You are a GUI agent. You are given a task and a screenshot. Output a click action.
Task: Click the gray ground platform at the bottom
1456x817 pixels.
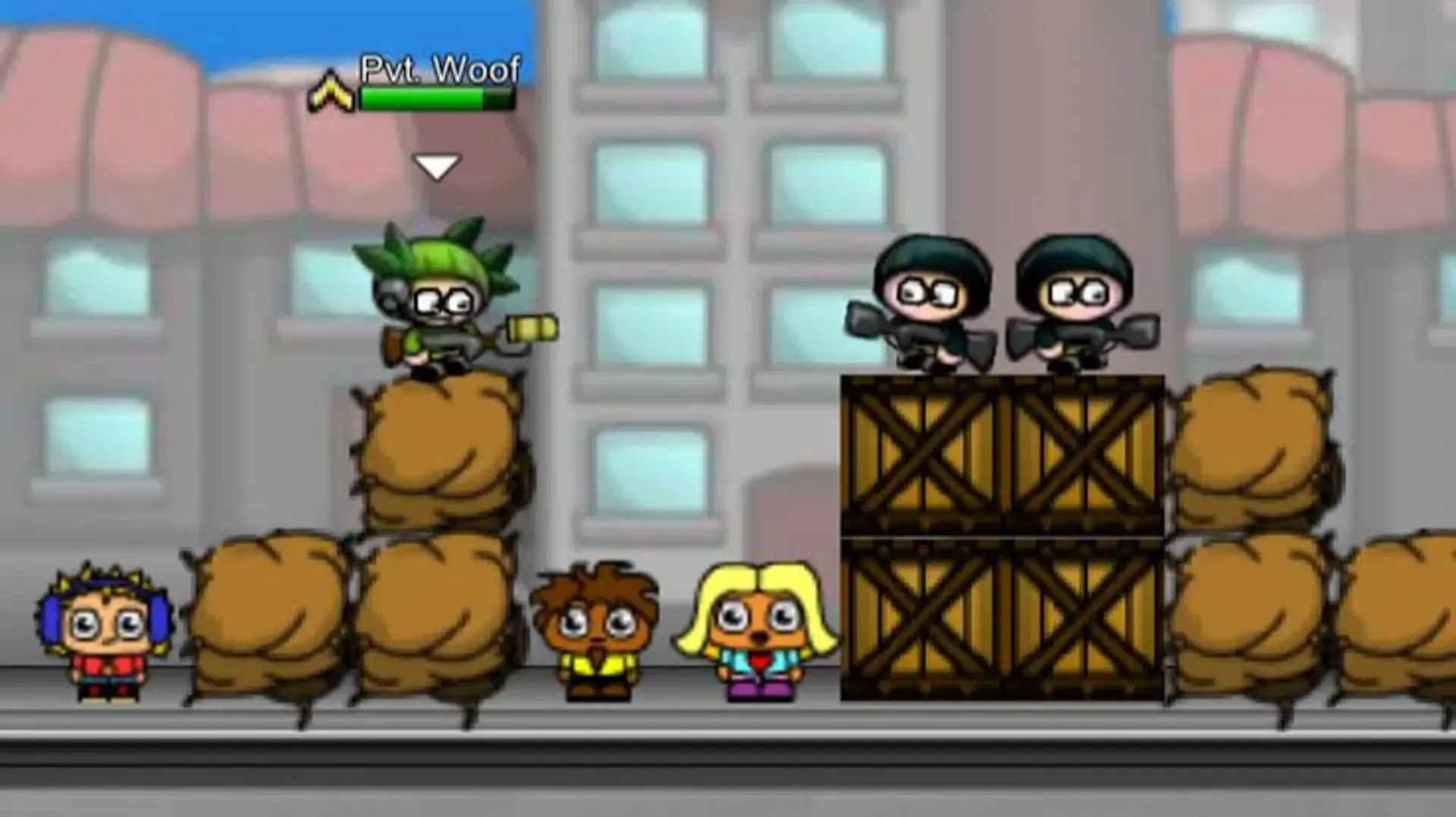pyautogui.click(x=728, y=773)
